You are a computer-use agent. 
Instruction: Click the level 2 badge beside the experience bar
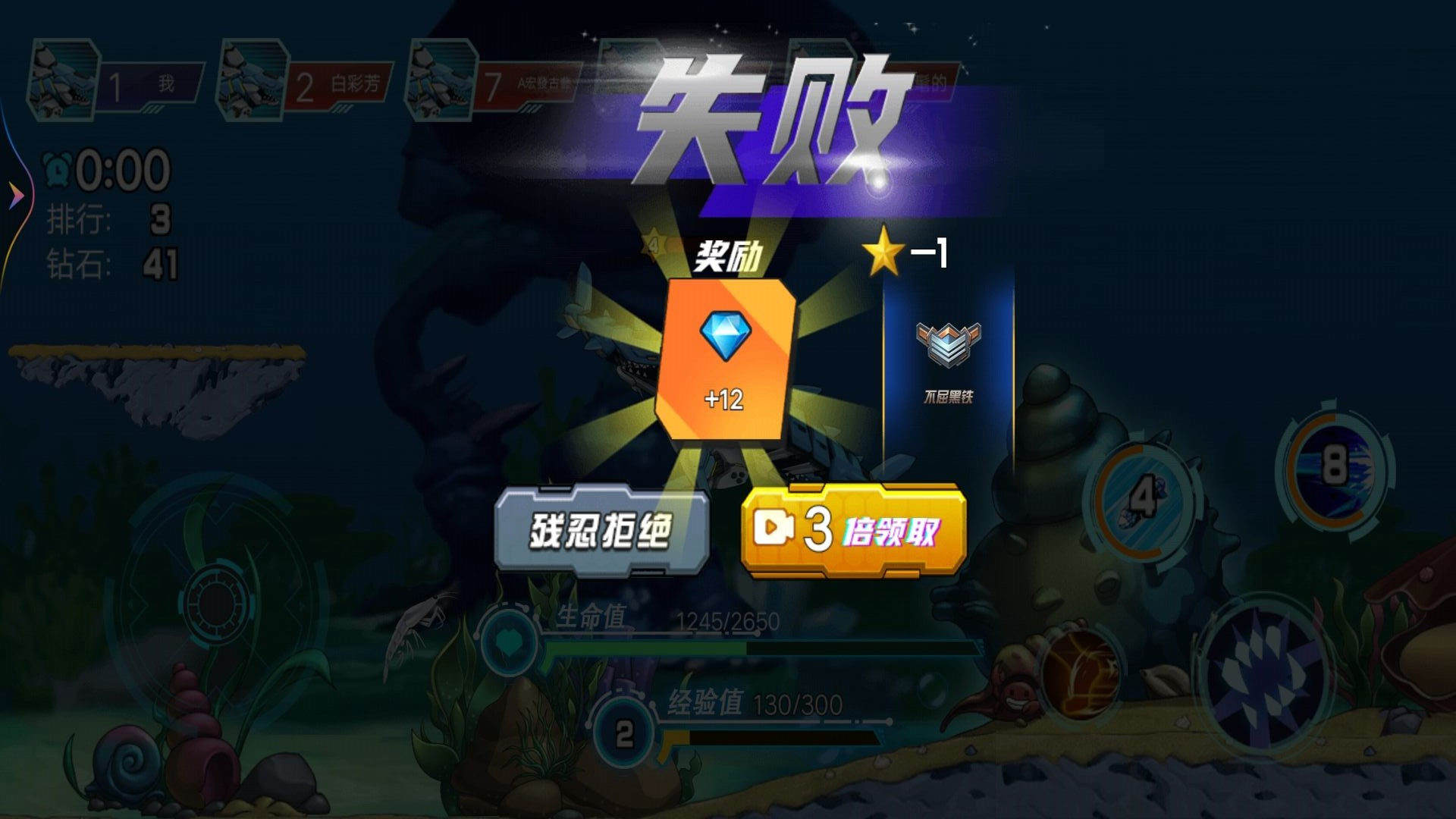coord(624,732)
